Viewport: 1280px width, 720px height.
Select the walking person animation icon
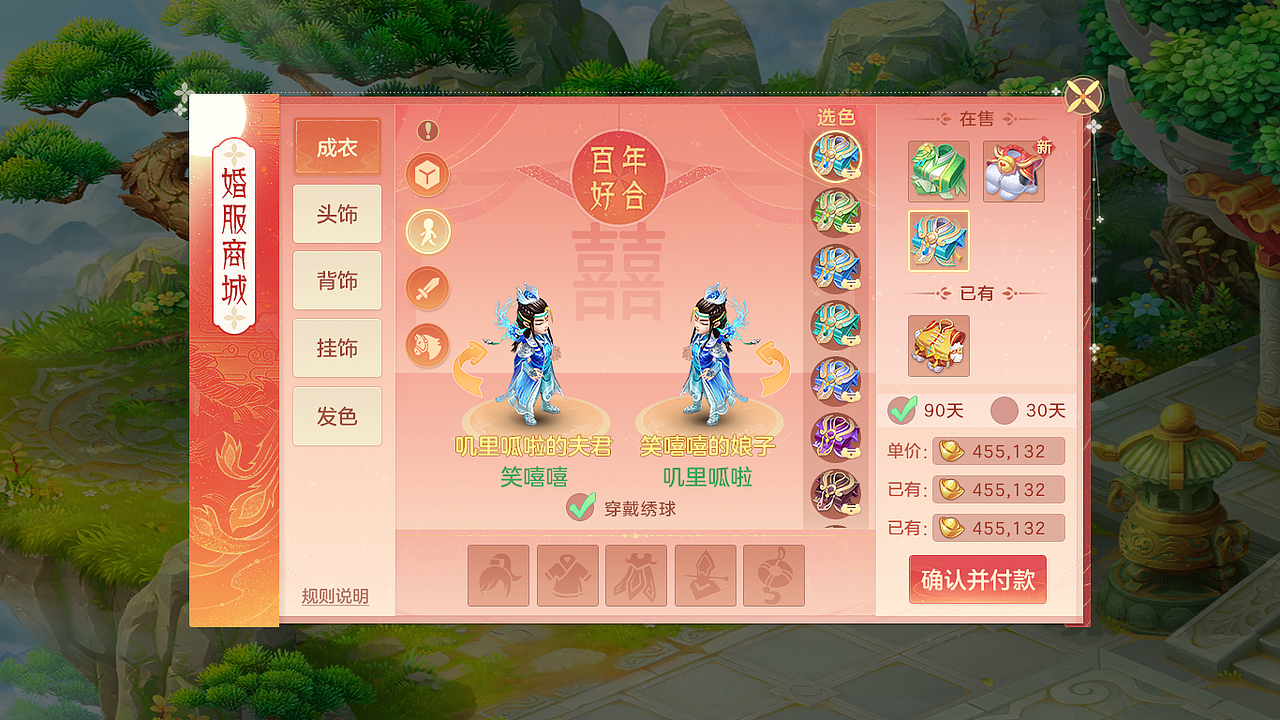[x=427, y=231]
